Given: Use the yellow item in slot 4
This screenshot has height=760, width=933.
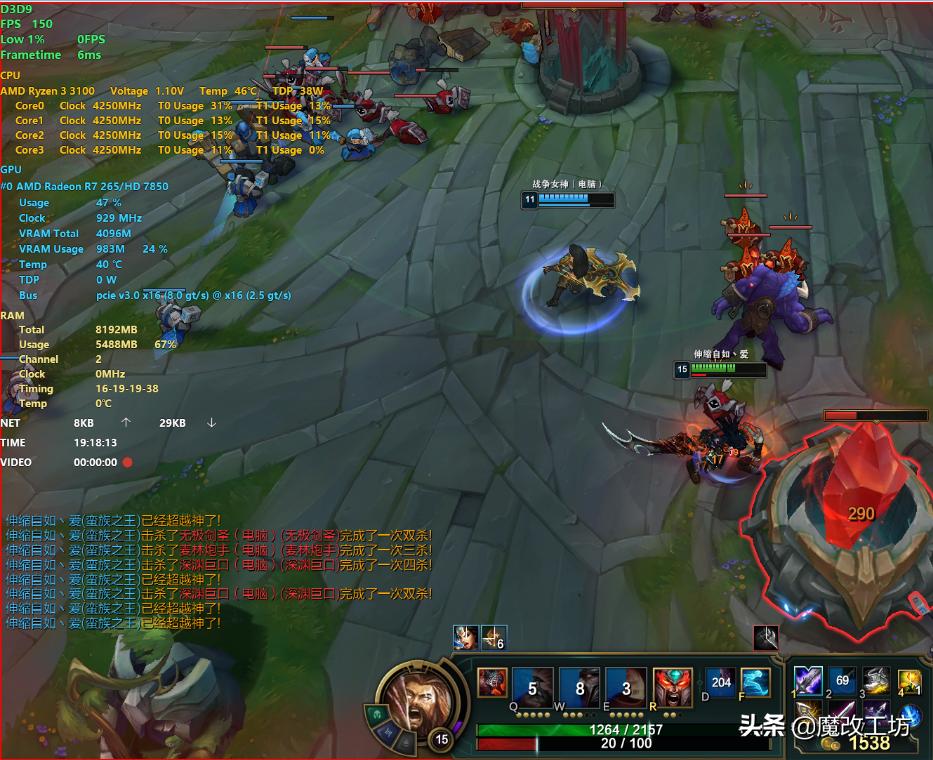Looking at the screenshot, I should click(909, 681).
